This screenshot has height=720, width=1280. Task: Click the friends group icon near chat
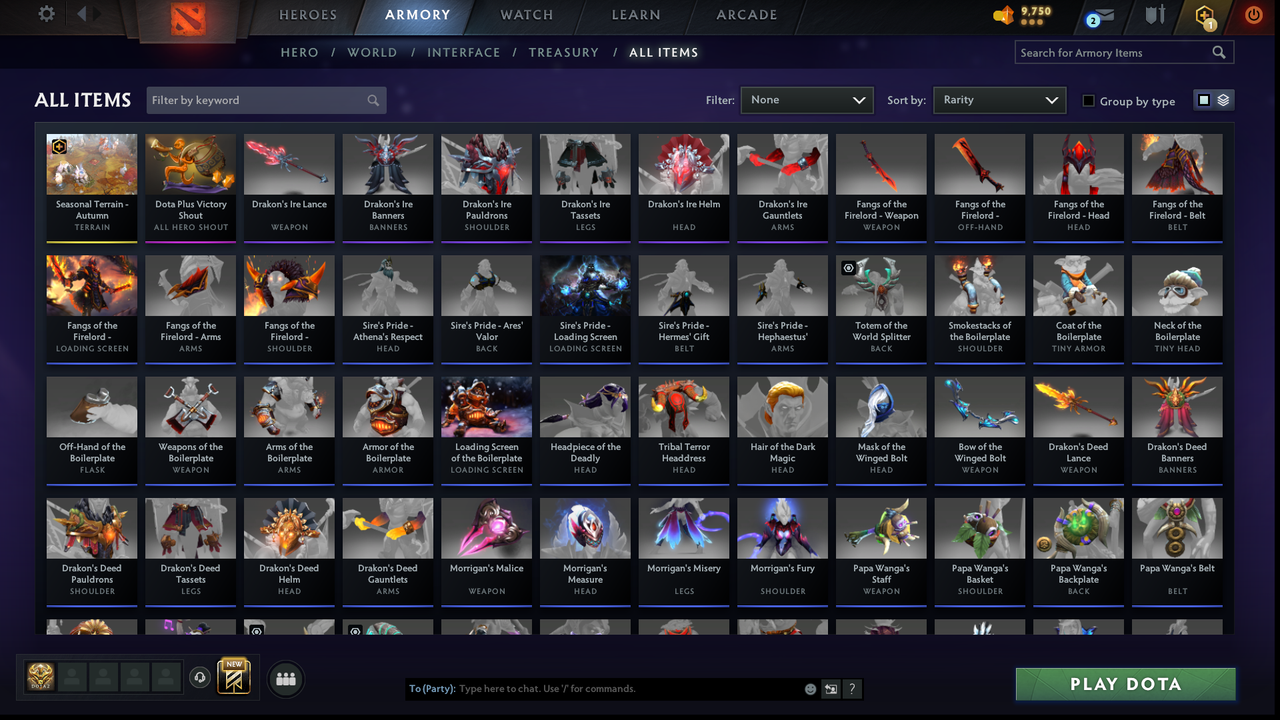(x=285, y=679)
